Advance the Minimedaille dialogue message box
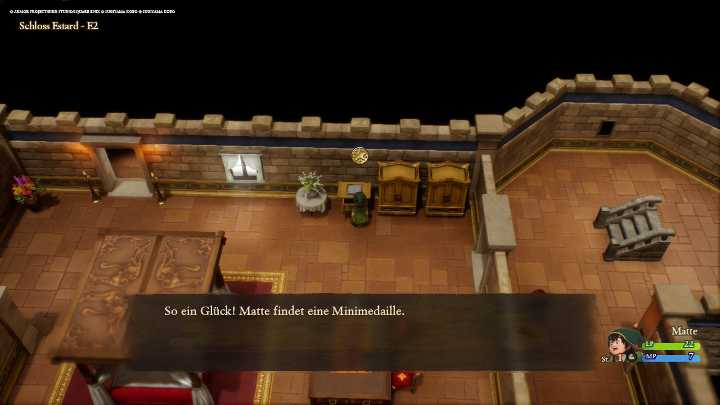Screen dimensions: 720x405 [360, 330]
